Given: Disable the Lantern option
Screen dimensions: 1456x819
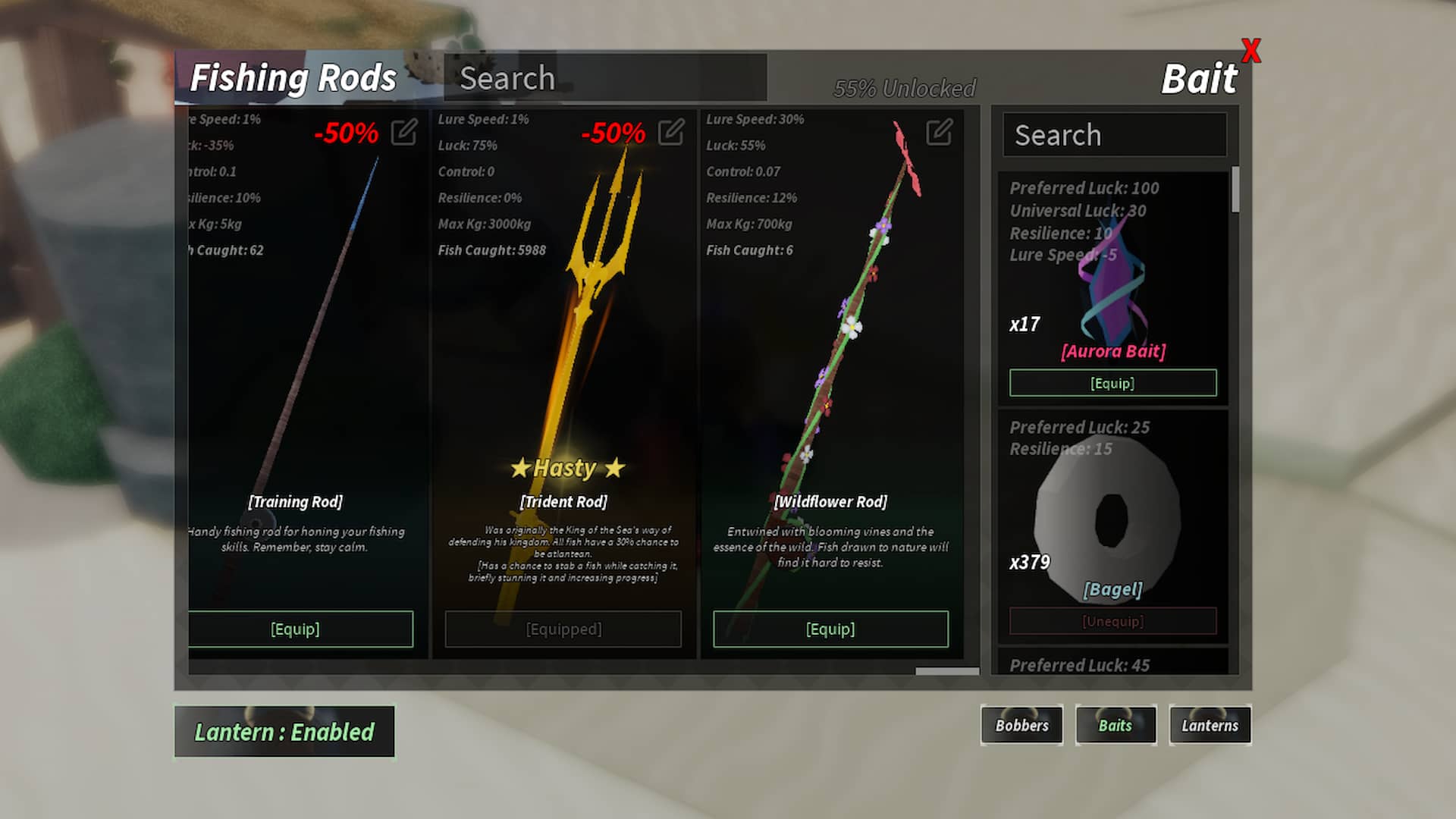Looking at the screenshot, I should pos(284,732).
